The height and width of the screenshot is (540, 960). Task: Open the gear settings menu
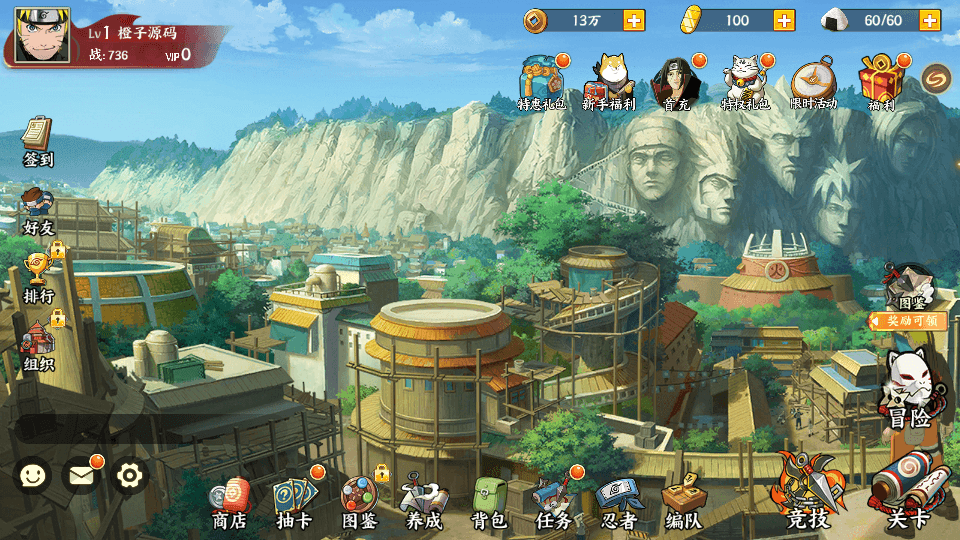pos(130,475)
